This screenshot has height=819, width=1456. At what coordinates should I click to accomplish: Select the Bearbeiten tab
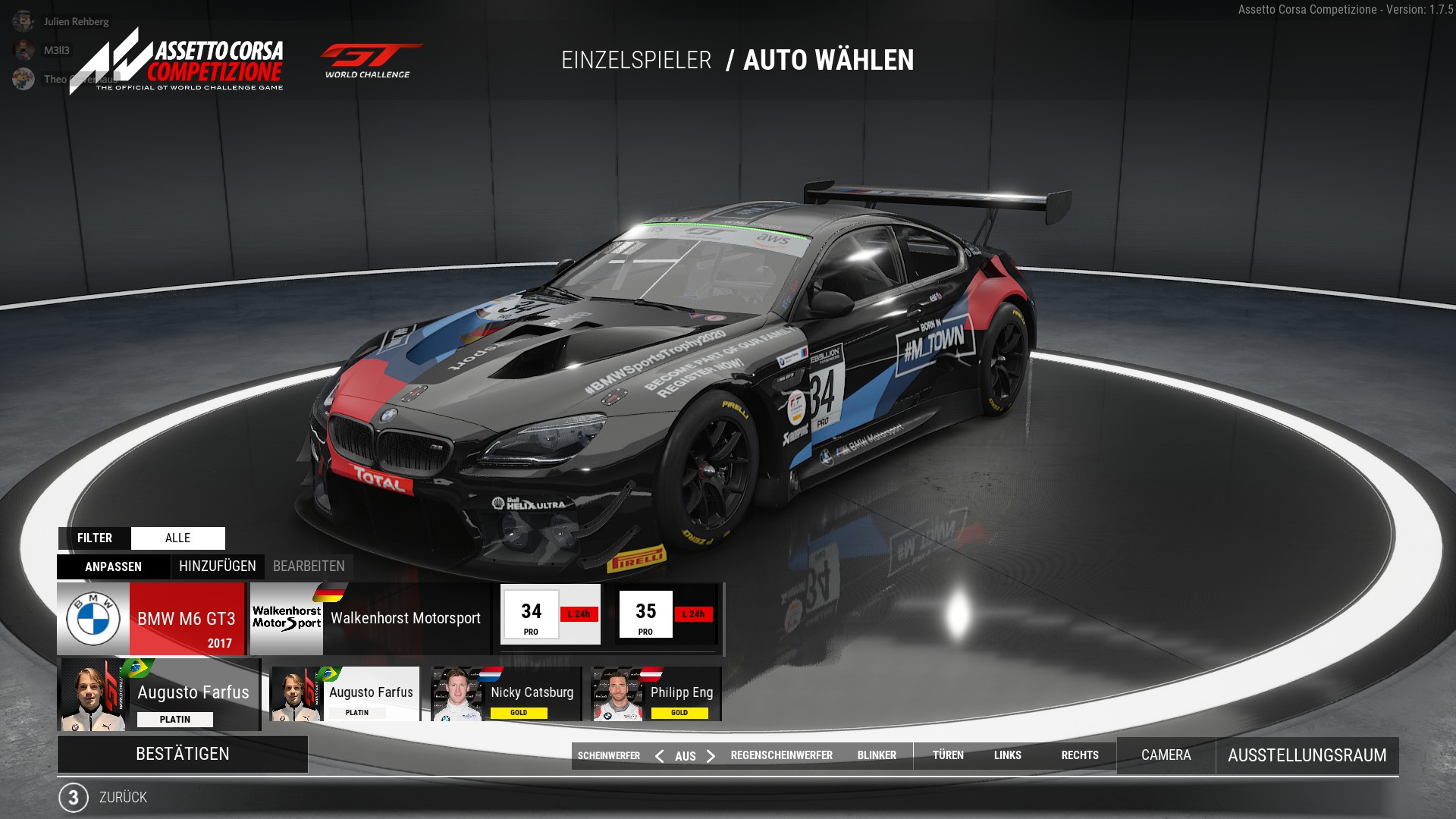pos(309,566)
